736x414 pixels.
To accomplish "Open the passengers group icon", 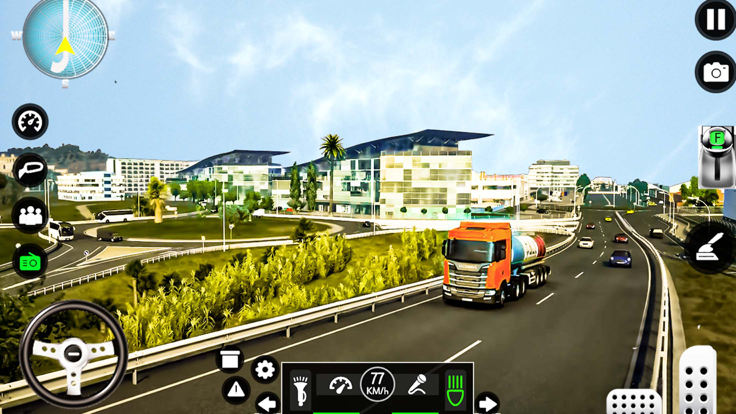I will pyautogui.click(x=30, y=214).
